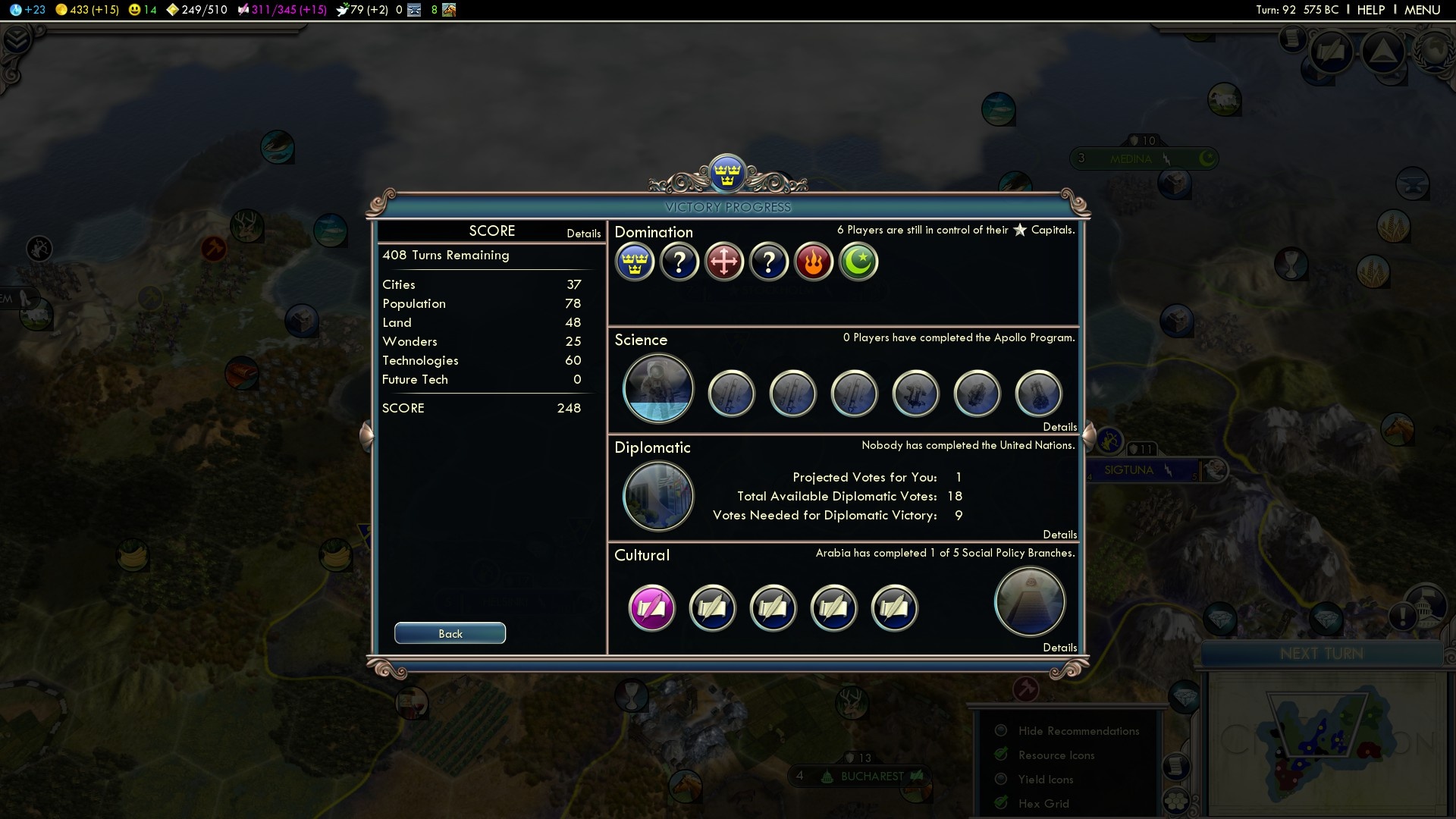Viewport: 1456px width, 819px height.
Task: Select the Apollo Program astronaut icon
Action: pyautogui.click(x=657, y=389)
